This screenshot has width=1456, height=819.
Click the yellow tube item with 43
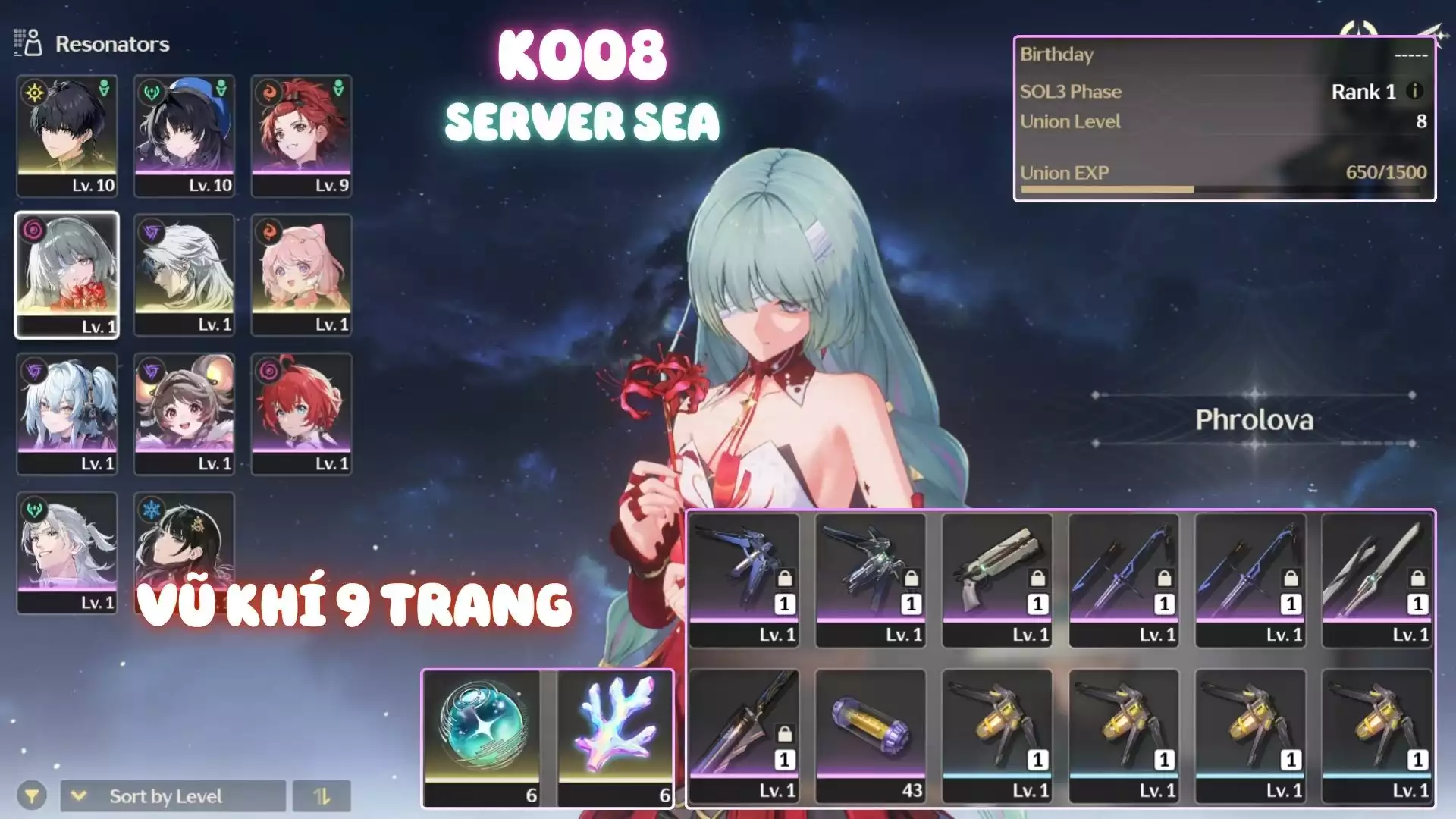point(871,736)
